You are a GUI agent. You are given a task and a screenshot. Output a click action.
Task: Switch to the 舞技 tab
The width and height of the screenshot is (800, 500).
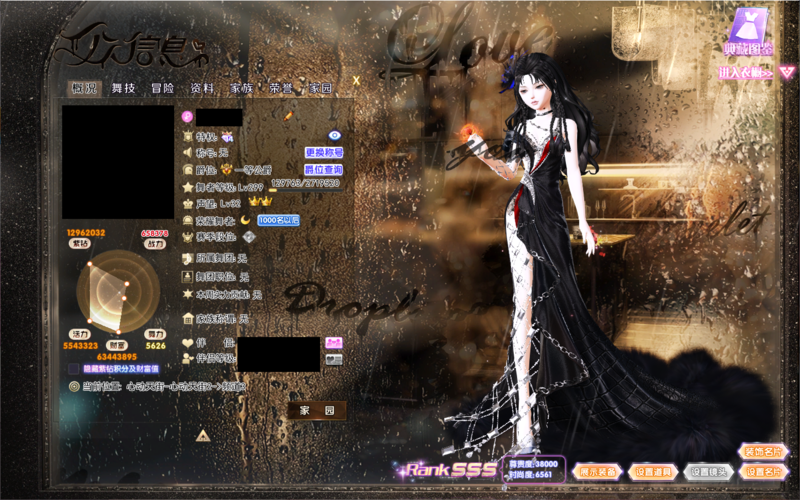pyautogui.click(x=124, y=88)
